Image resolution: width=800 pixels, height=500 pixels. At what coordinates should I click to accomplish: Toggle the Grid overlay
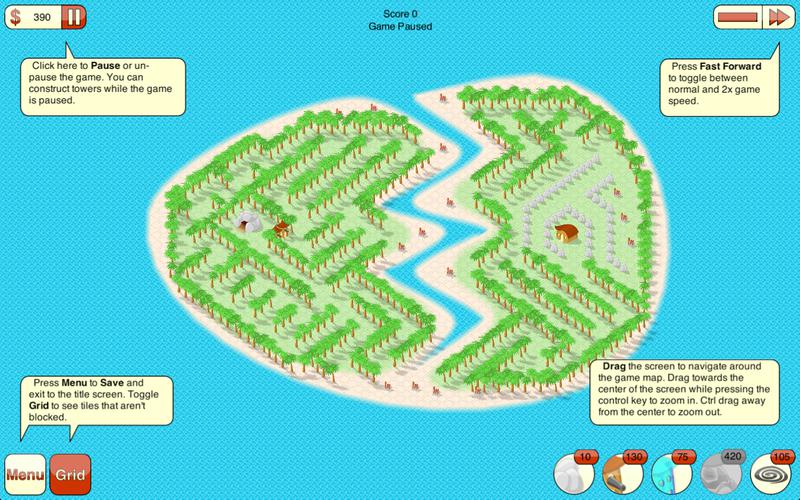(69, 474)
